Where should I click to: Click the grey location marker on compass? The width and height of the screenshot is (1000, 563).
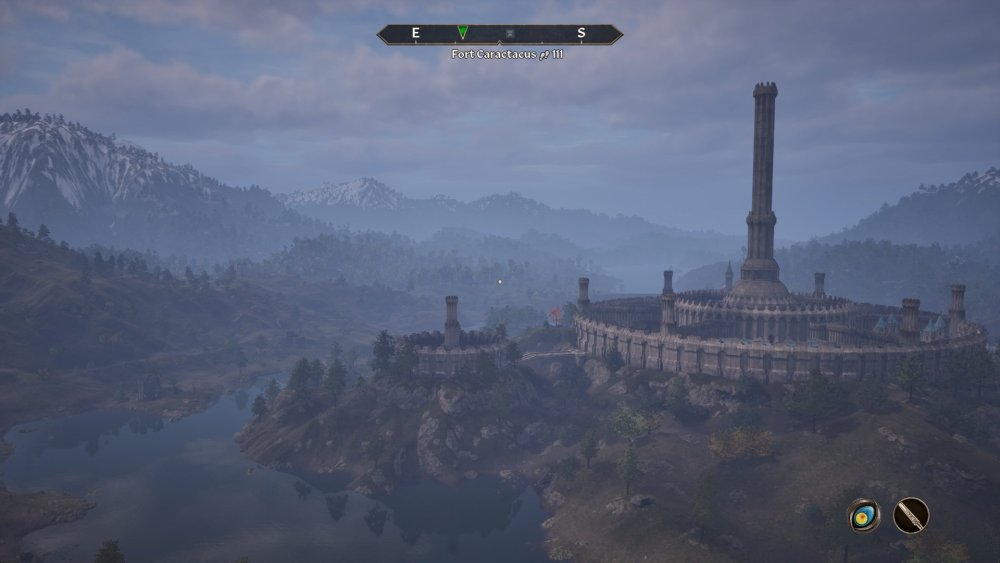click(x=510, y=34)
